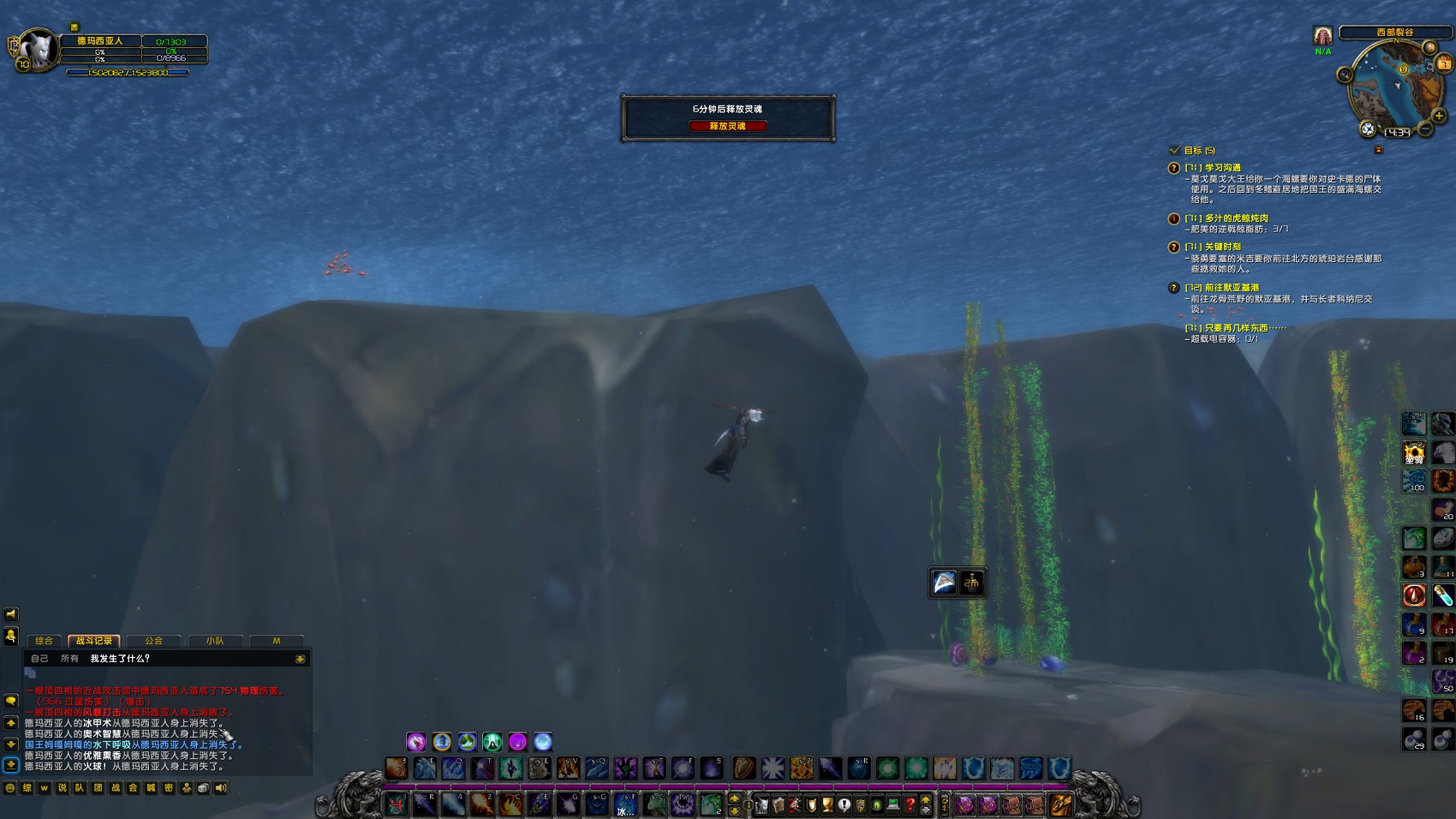Open the 前往默亚基港 quest in the tracker
The image size is (1456, 819).
point(1232,288)
